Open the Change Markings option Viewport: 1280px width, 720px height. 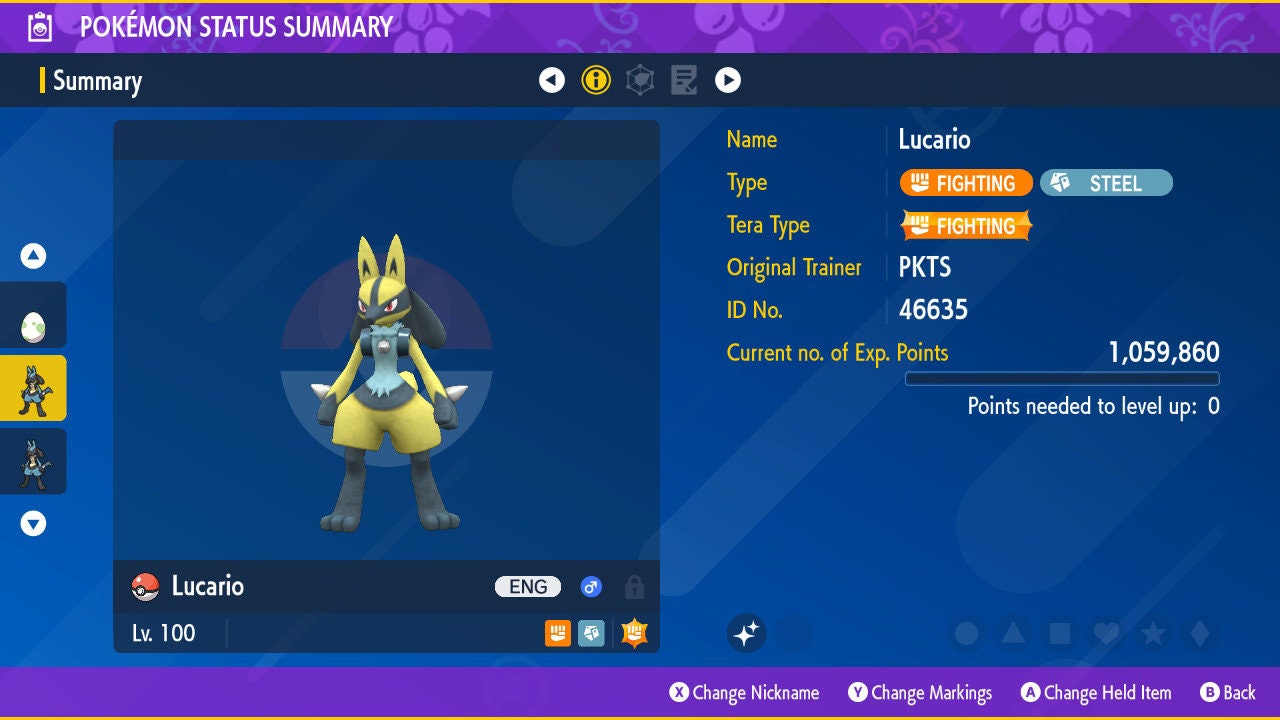[920, 692]
